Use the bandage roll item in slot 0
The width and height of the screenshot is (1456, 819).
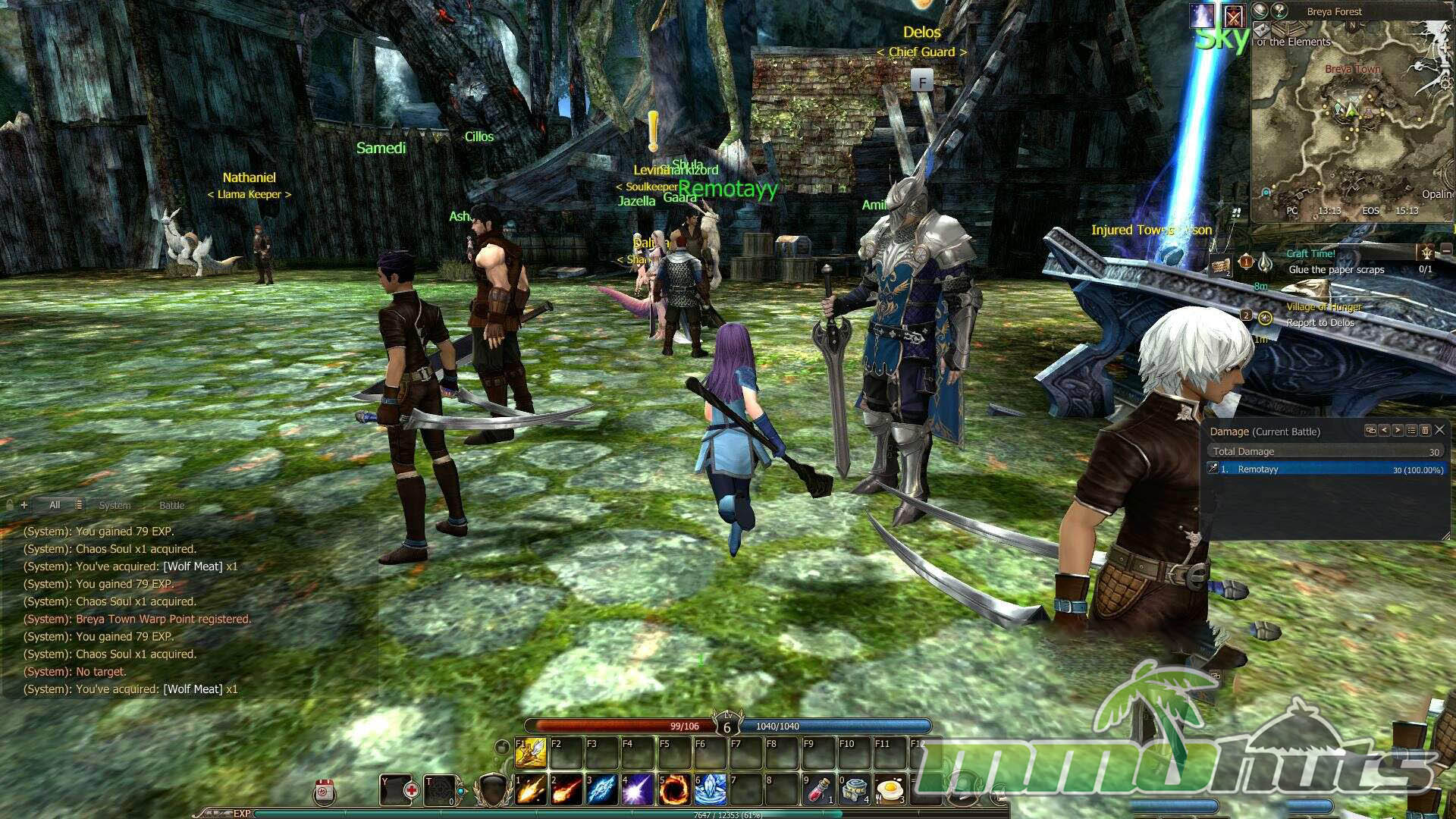click(x=855, y=789)
